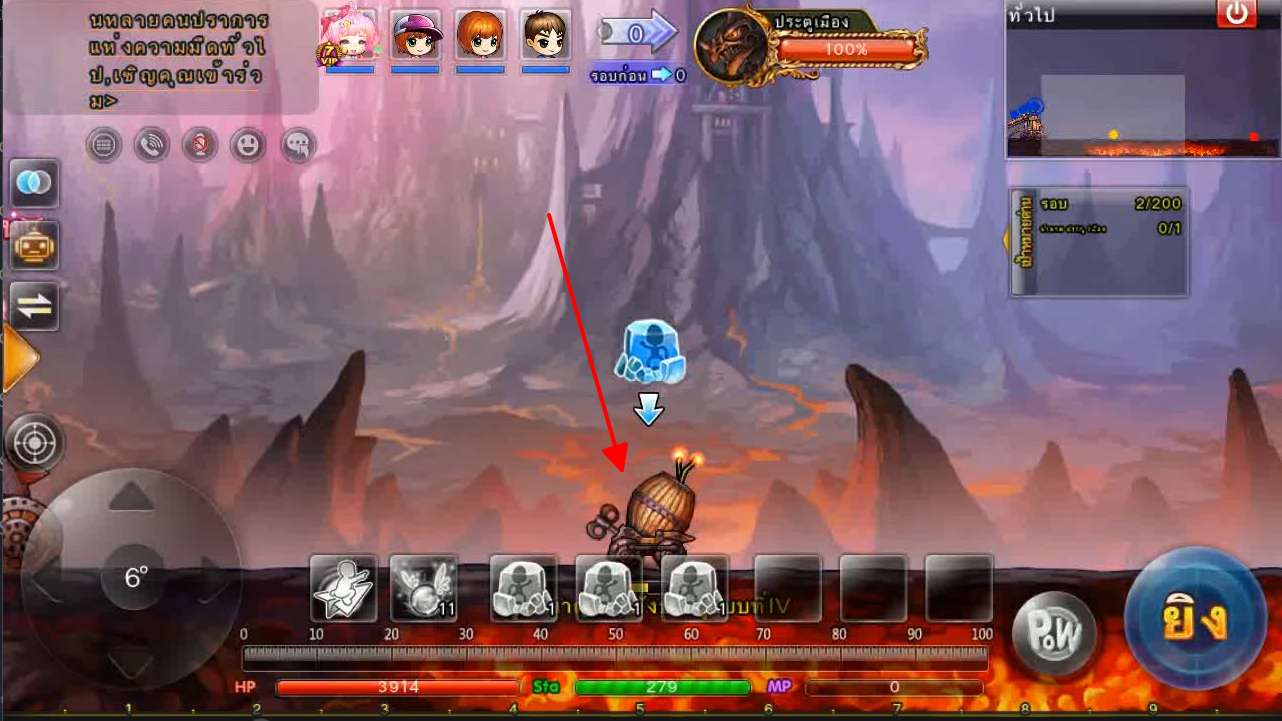The width and height of the screenshot is (1282, 721).
Task: Lower the aim angle with the down arrow
Action: [x=129, y=659]
